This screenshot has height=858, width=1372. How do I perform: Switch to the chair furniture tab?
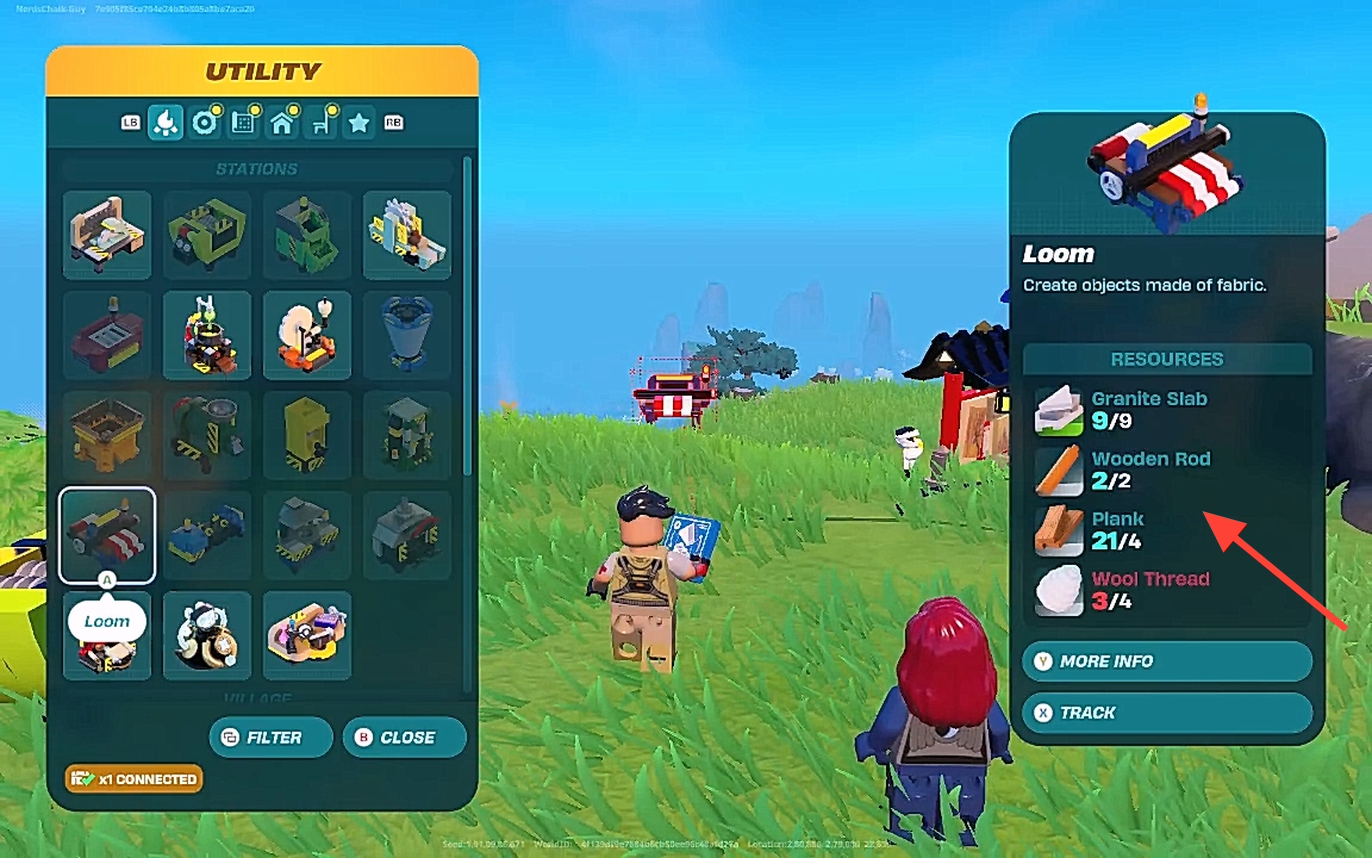tap(321, 122)
